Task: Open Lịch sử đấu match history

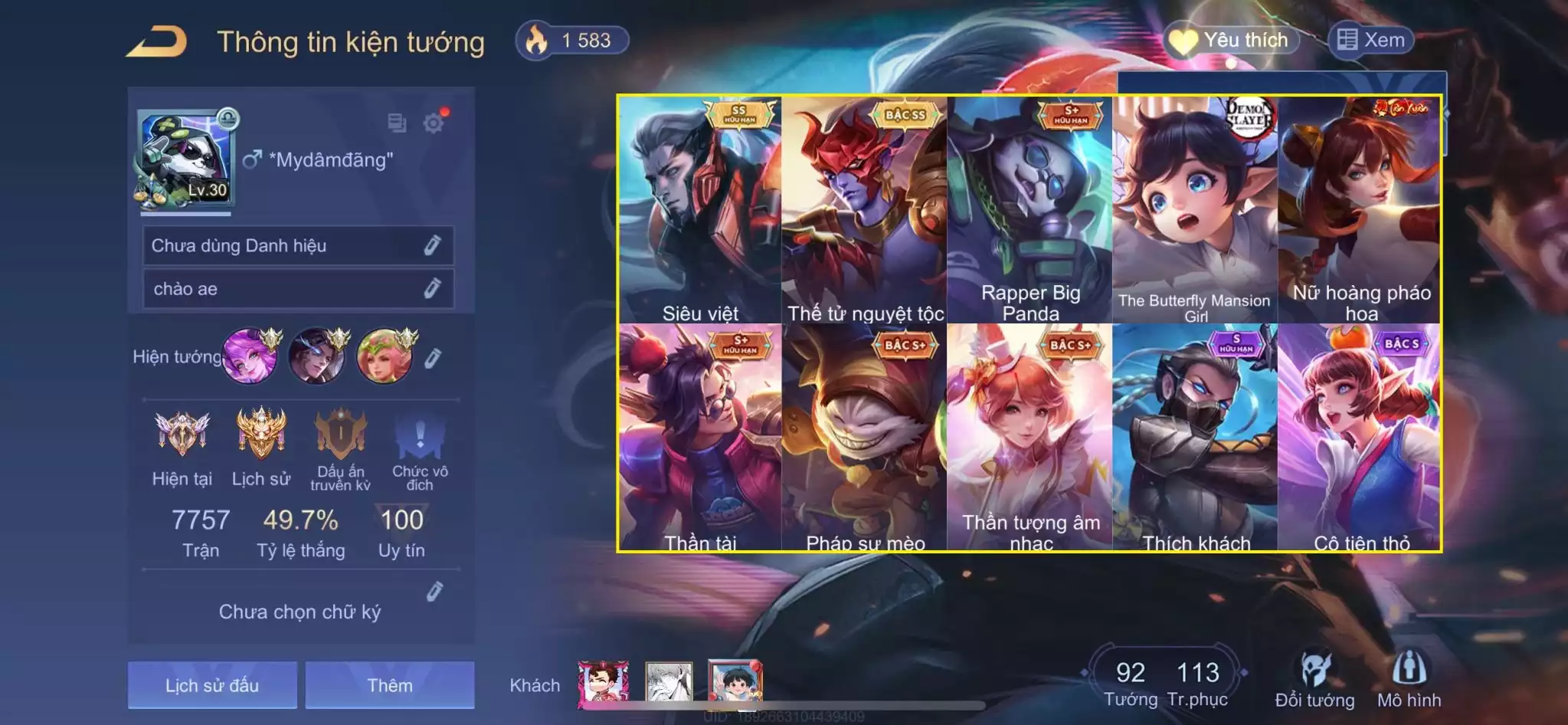Action: (212, 685)
